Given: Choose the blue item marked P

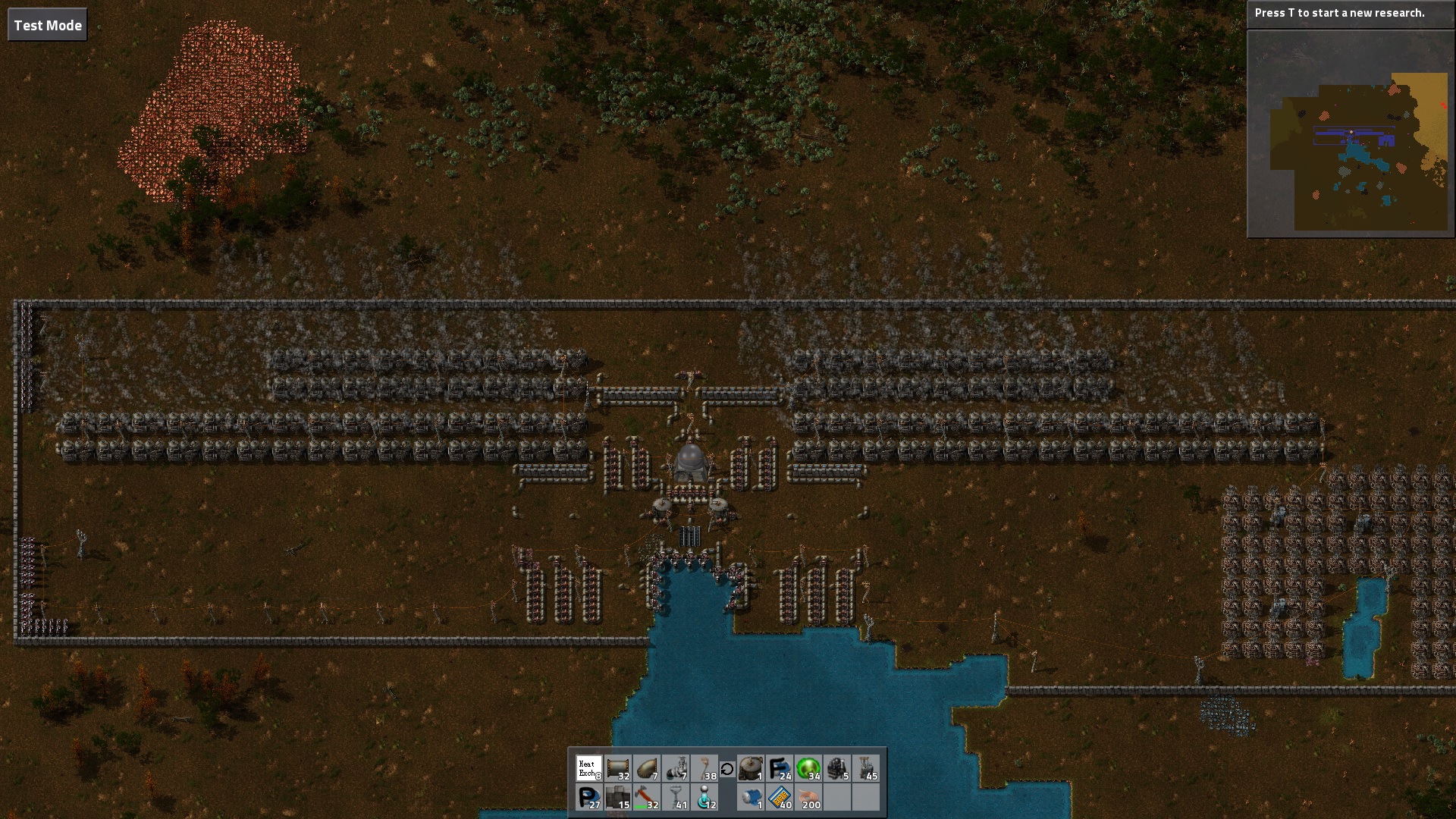Looking at the screenshot, I should 588,798.
